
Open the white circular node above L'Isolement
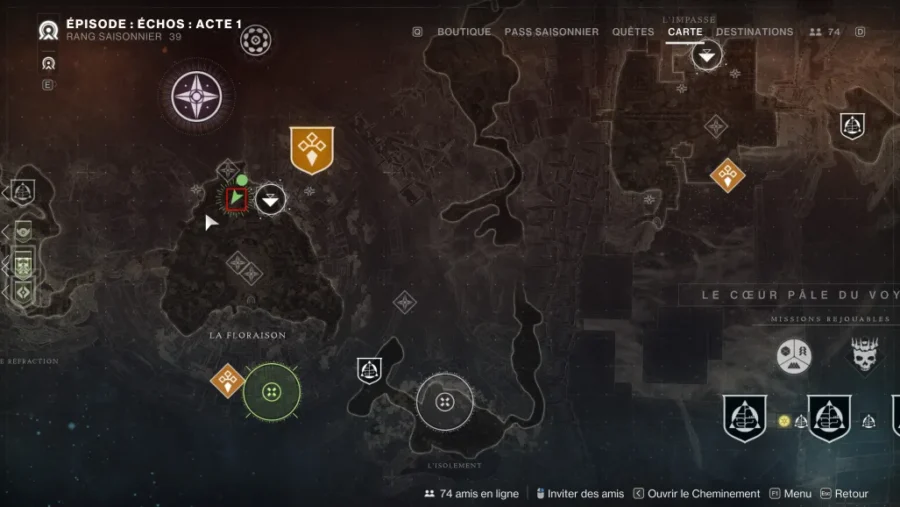point(445,402)
